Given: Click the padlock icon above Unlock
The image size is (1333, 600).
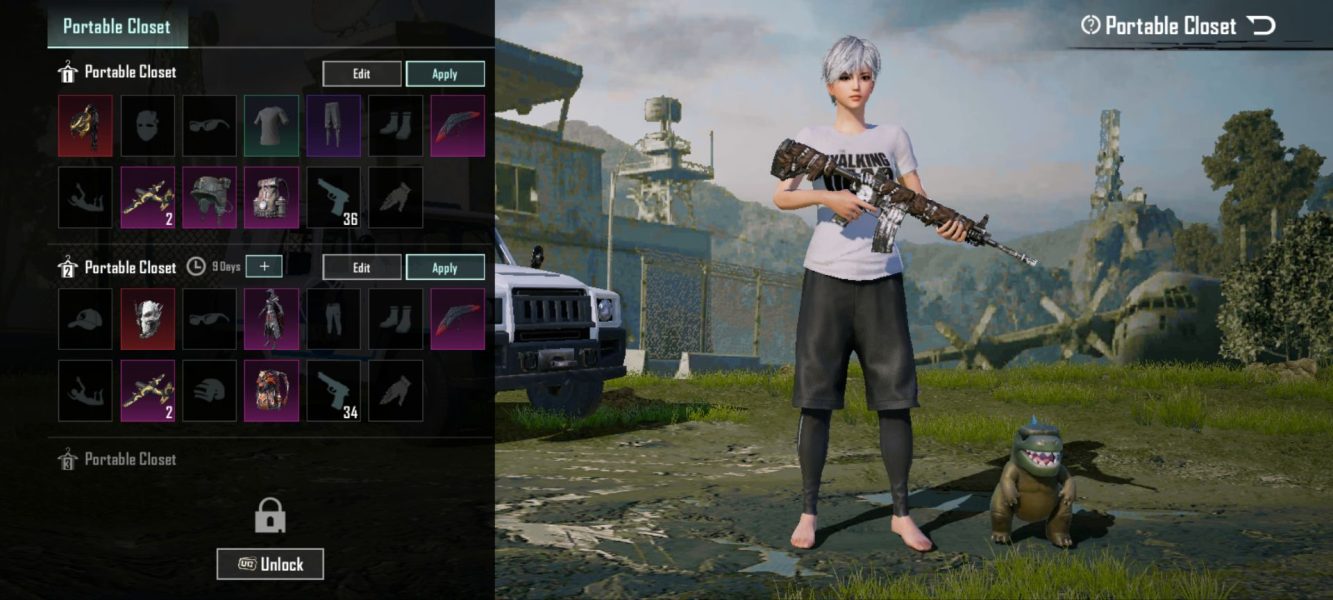Looking at the screenshot, I should tap(270, 516).
